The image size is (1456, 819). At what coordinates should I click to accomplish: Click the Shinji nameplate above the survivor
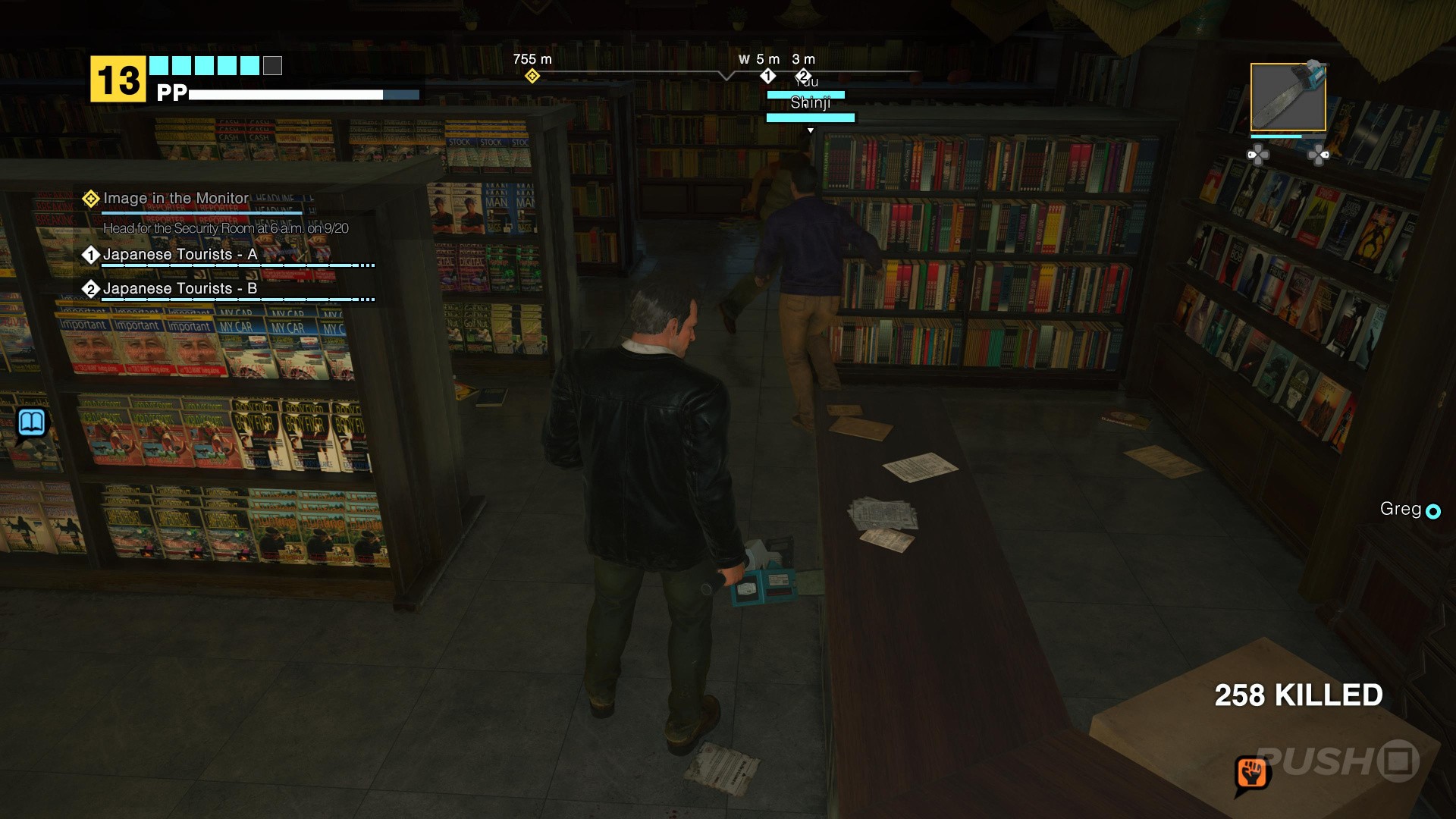810,102
